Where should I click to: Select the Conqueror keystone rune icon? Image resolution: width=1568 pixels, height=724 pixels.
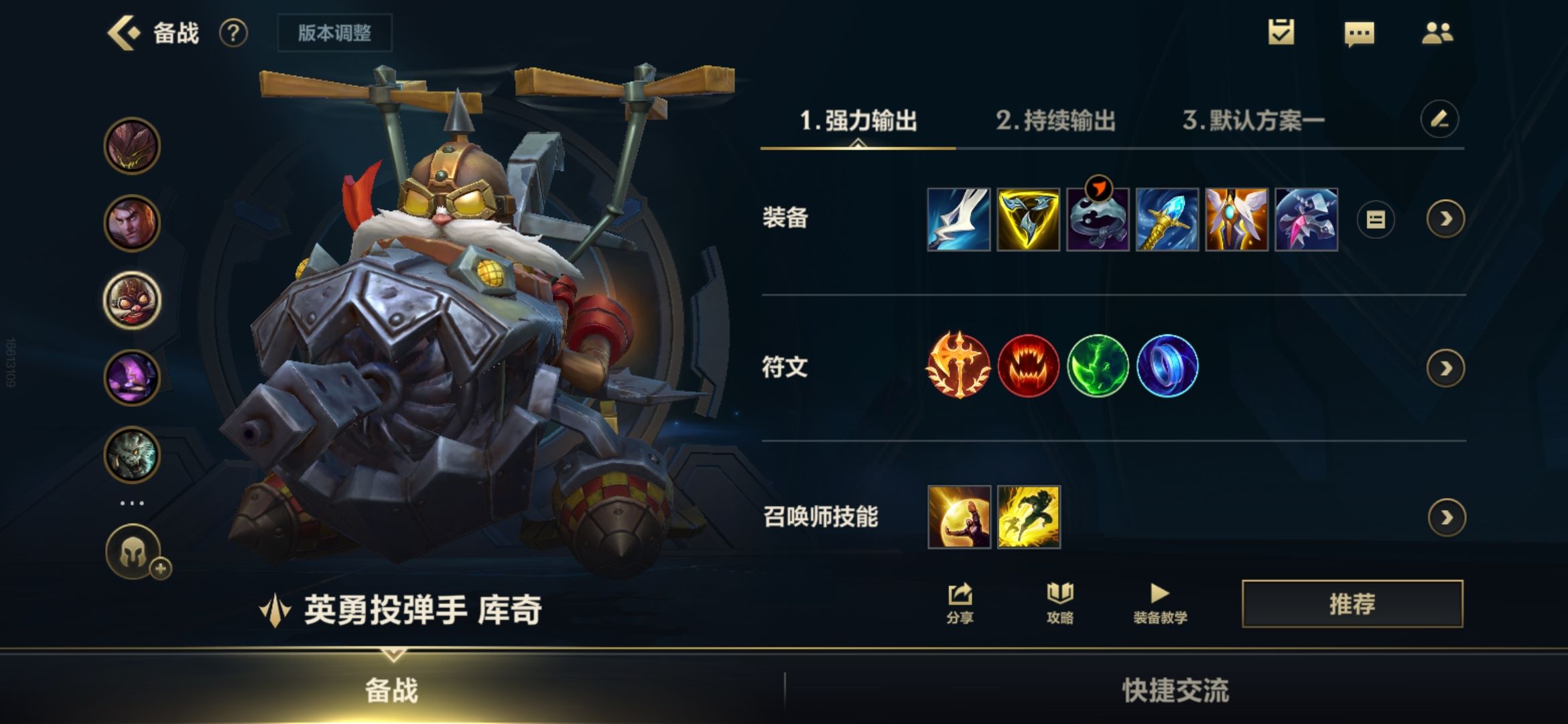click(958, 368)
